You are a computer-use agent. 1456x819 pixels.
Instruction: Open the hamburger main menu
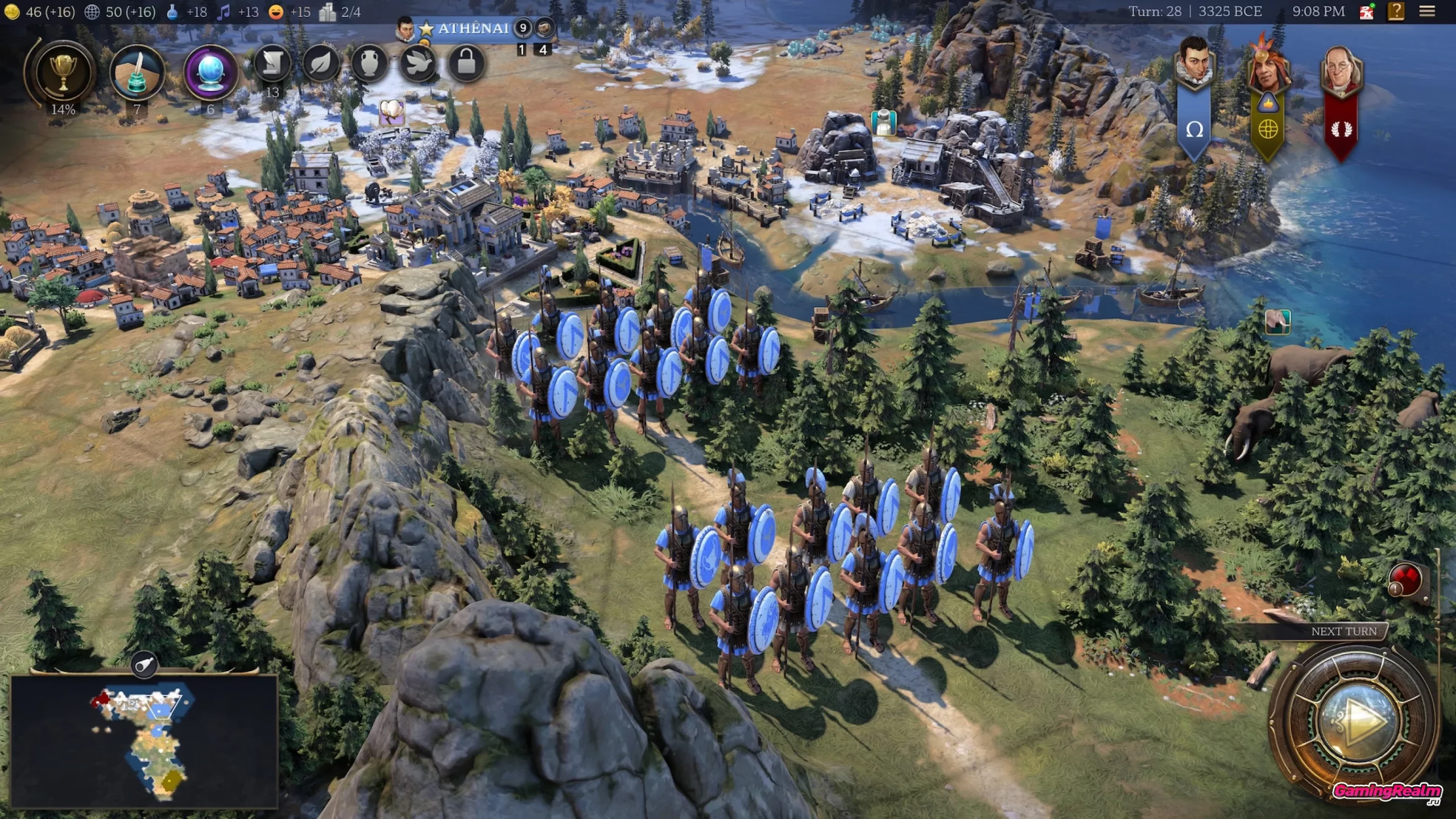click(1426, 11)
